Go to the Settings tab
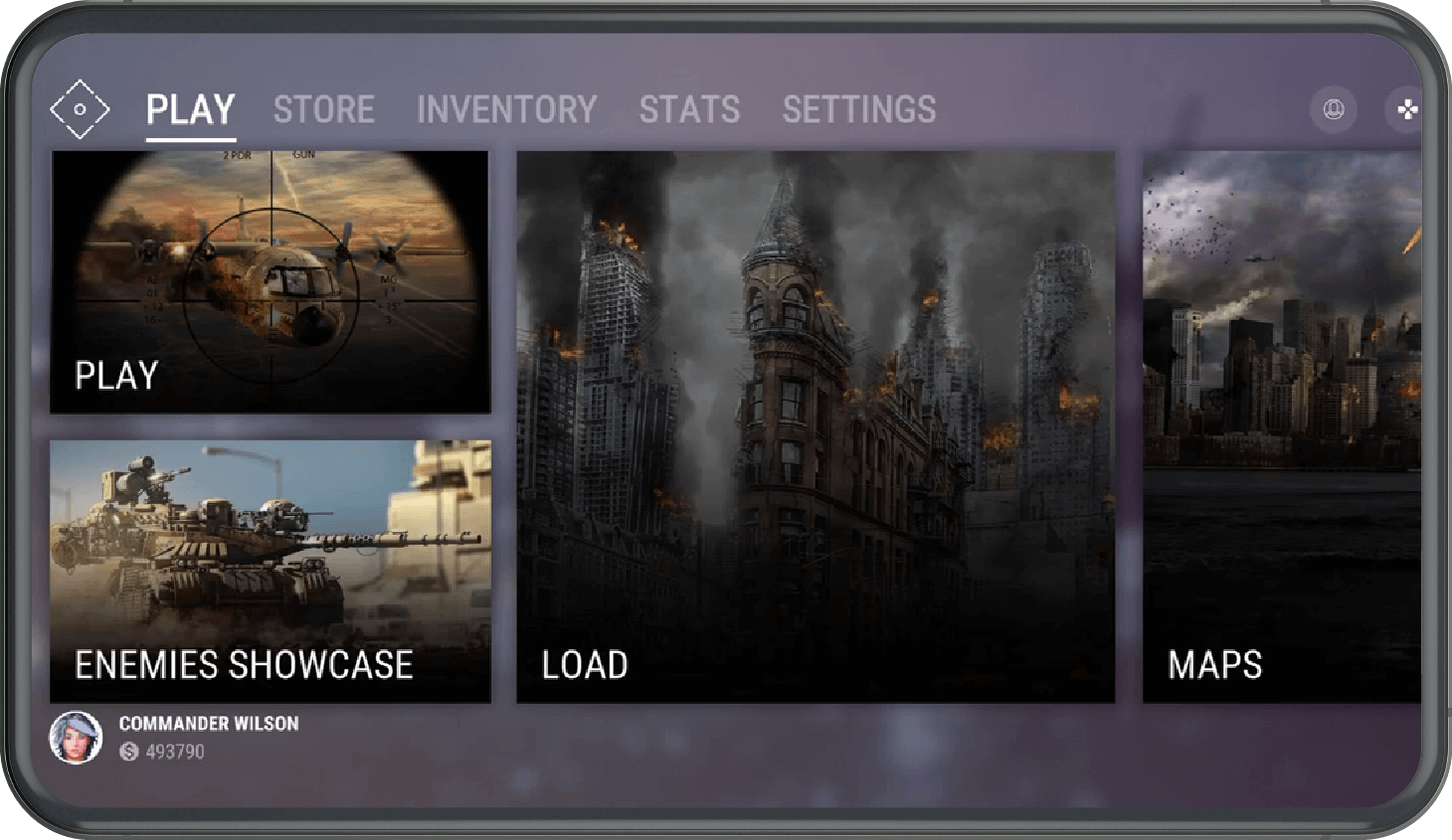The width and height of the screenshot is (1452, 840). click(859, 109)
